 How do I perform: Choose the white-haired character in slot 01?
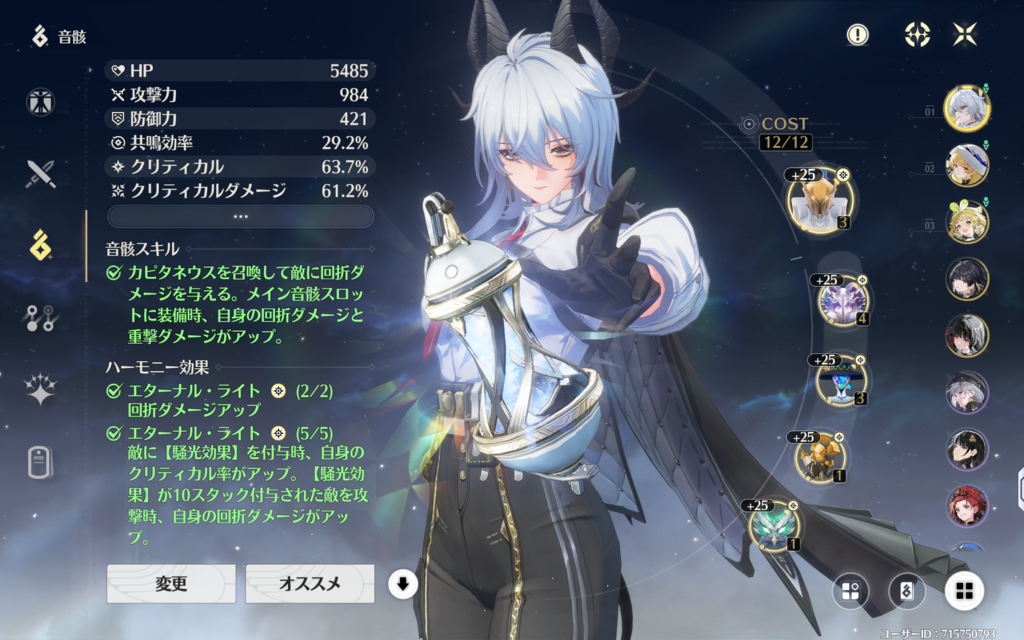point(967,109)
